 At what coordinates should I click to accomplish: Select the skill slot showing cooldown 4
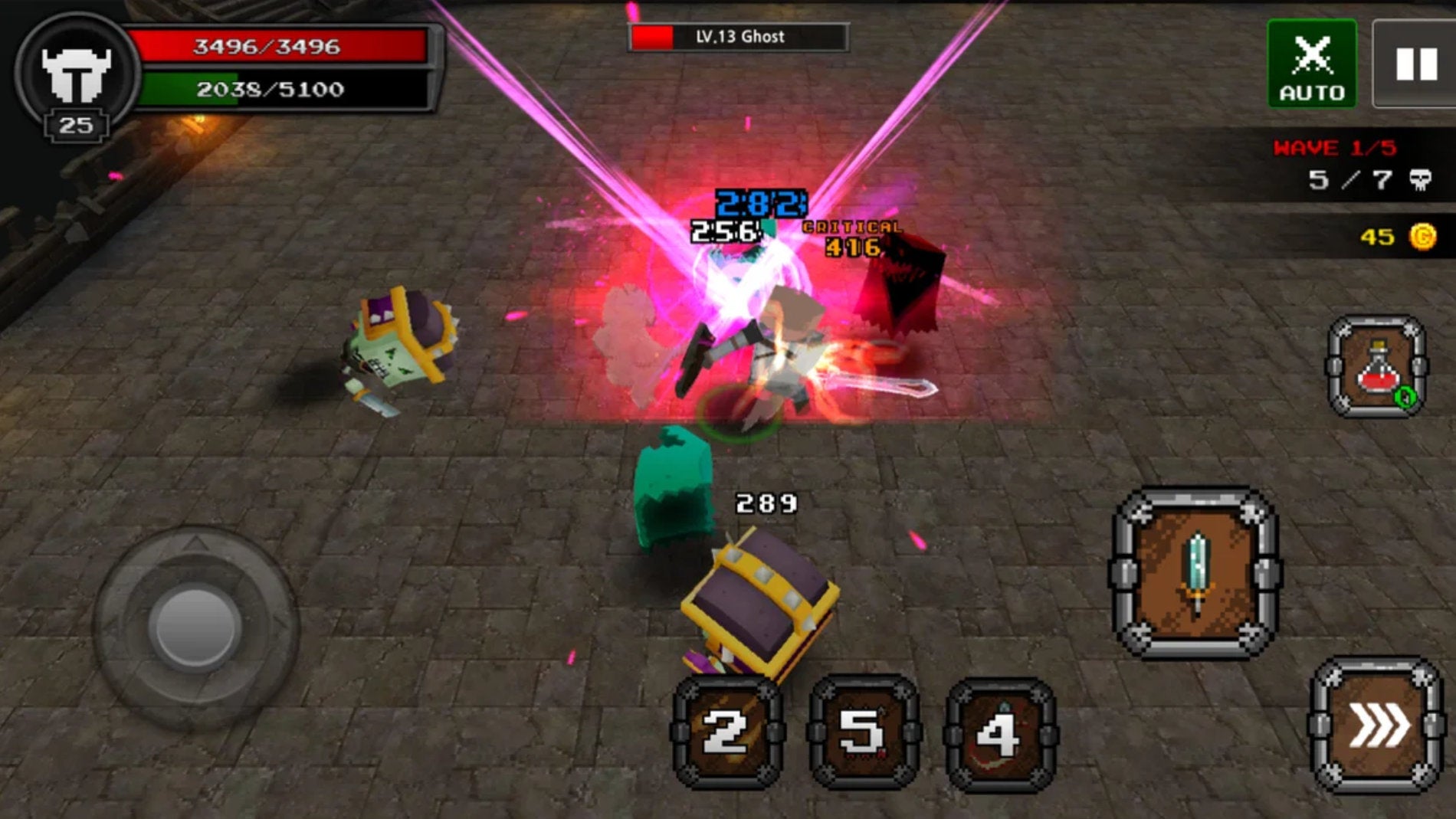point(1001,733)
